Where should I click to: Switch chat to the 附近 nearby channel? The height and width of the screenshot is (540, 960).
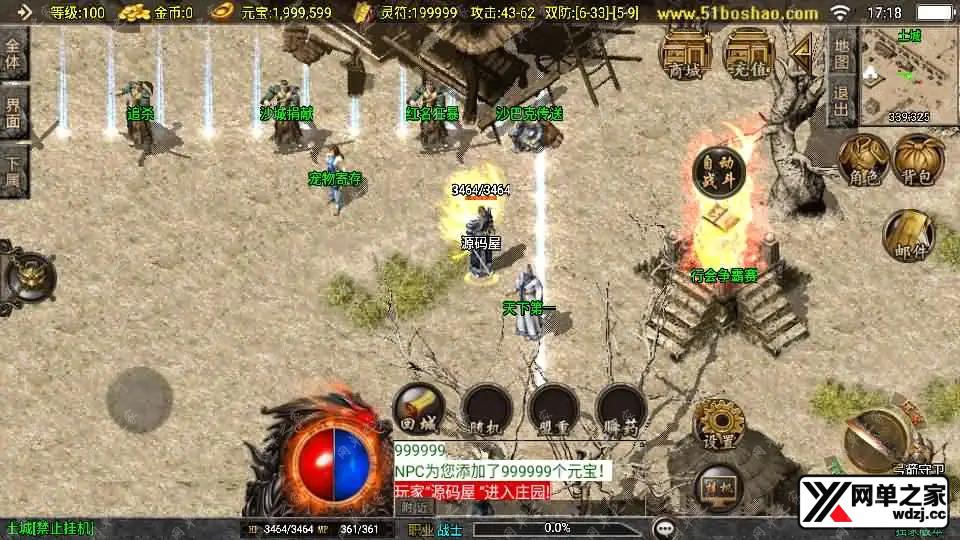coord(413,507)
